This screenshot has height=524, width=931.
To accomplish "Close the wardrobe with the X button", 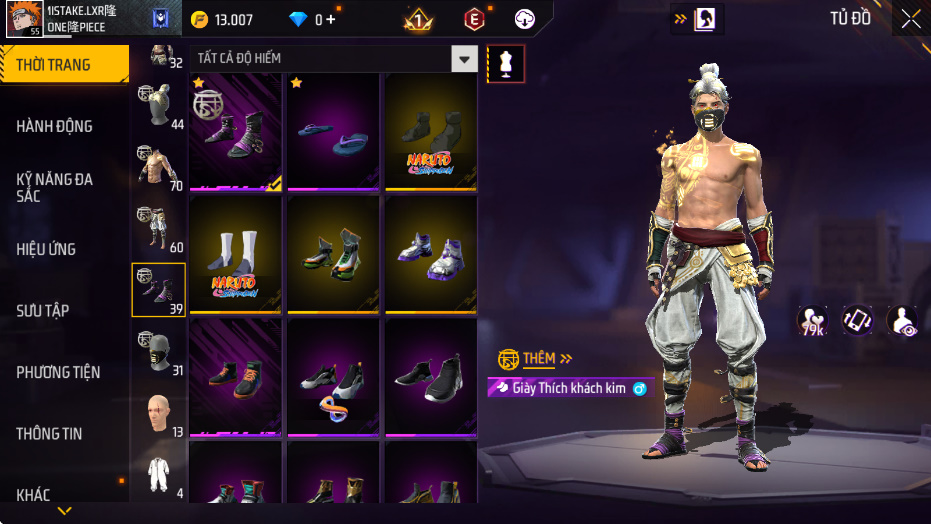I will coord(910,19).
